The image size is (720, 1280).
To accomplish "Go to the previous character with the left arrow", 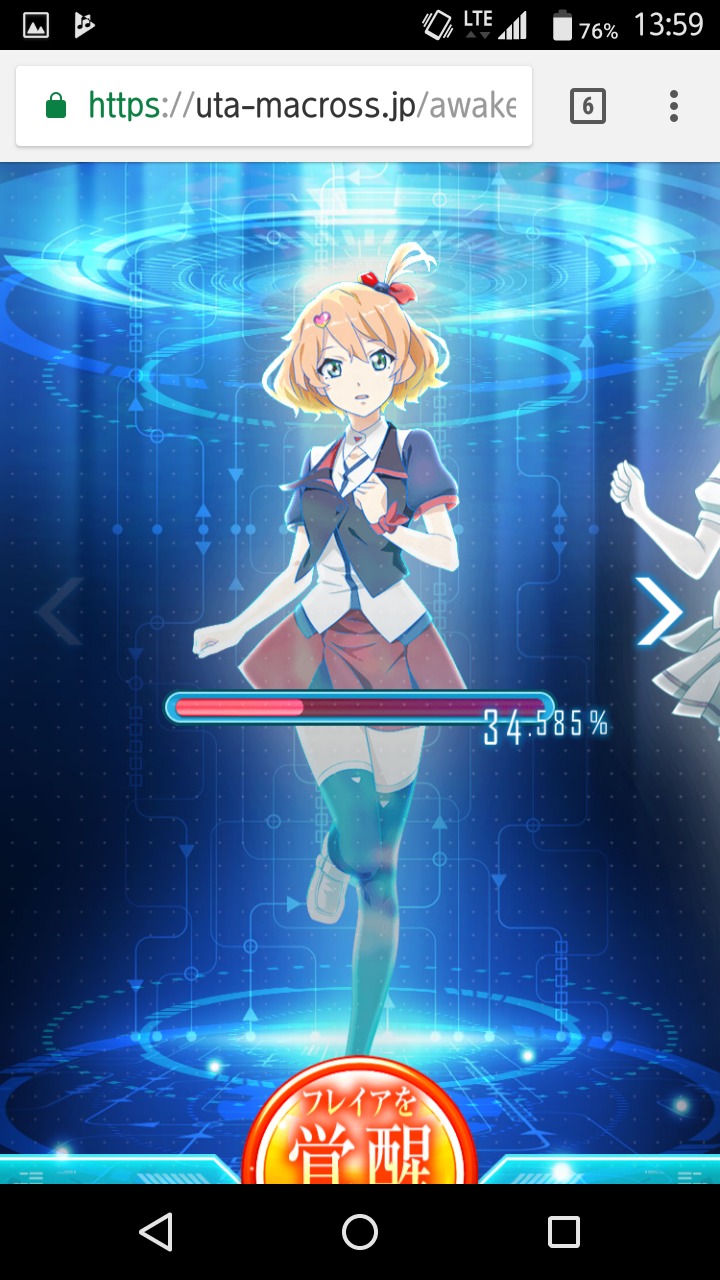I will click(61, 612).
